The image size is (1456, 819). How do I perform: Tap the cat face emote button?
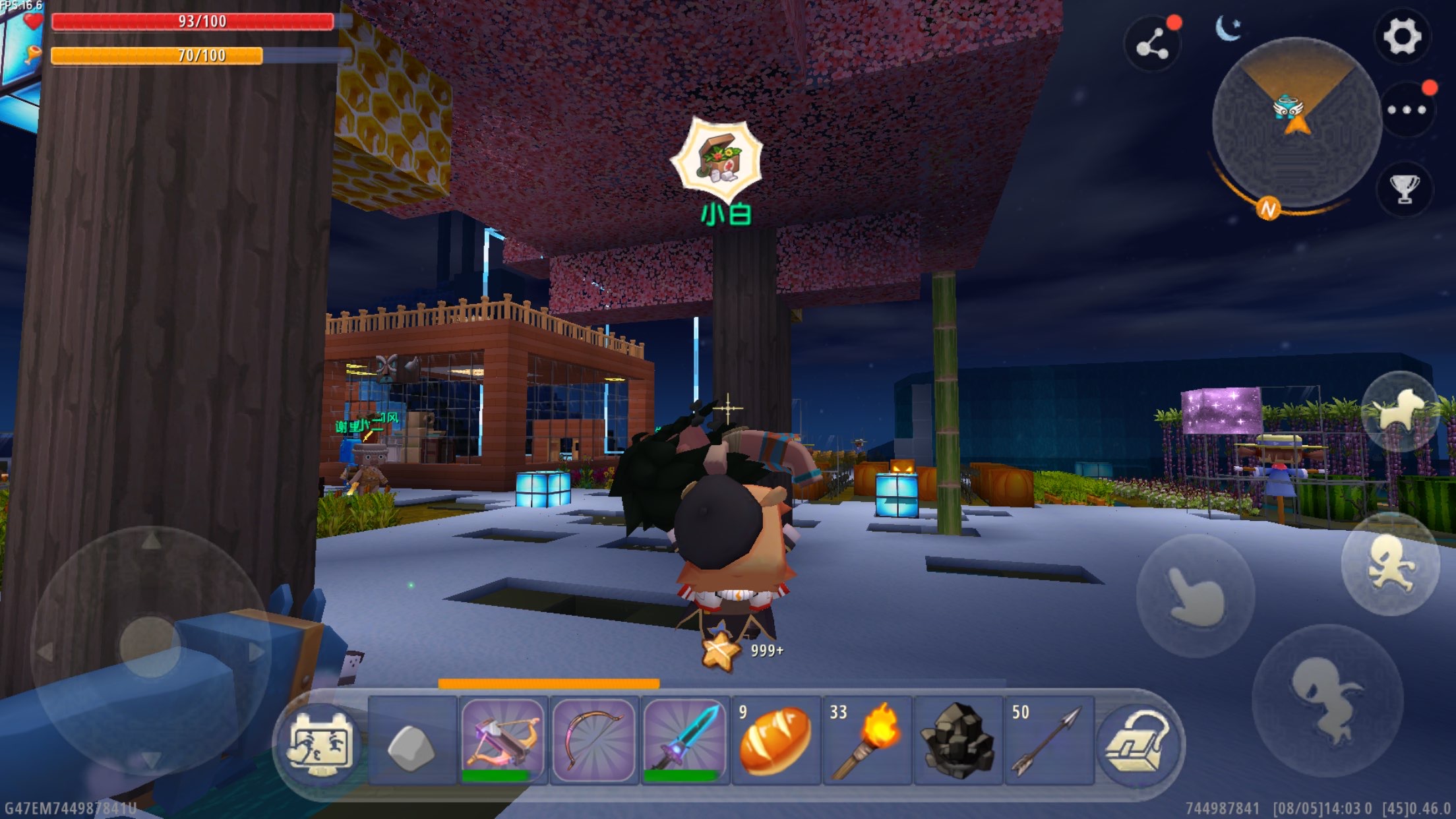pos(321,745)
